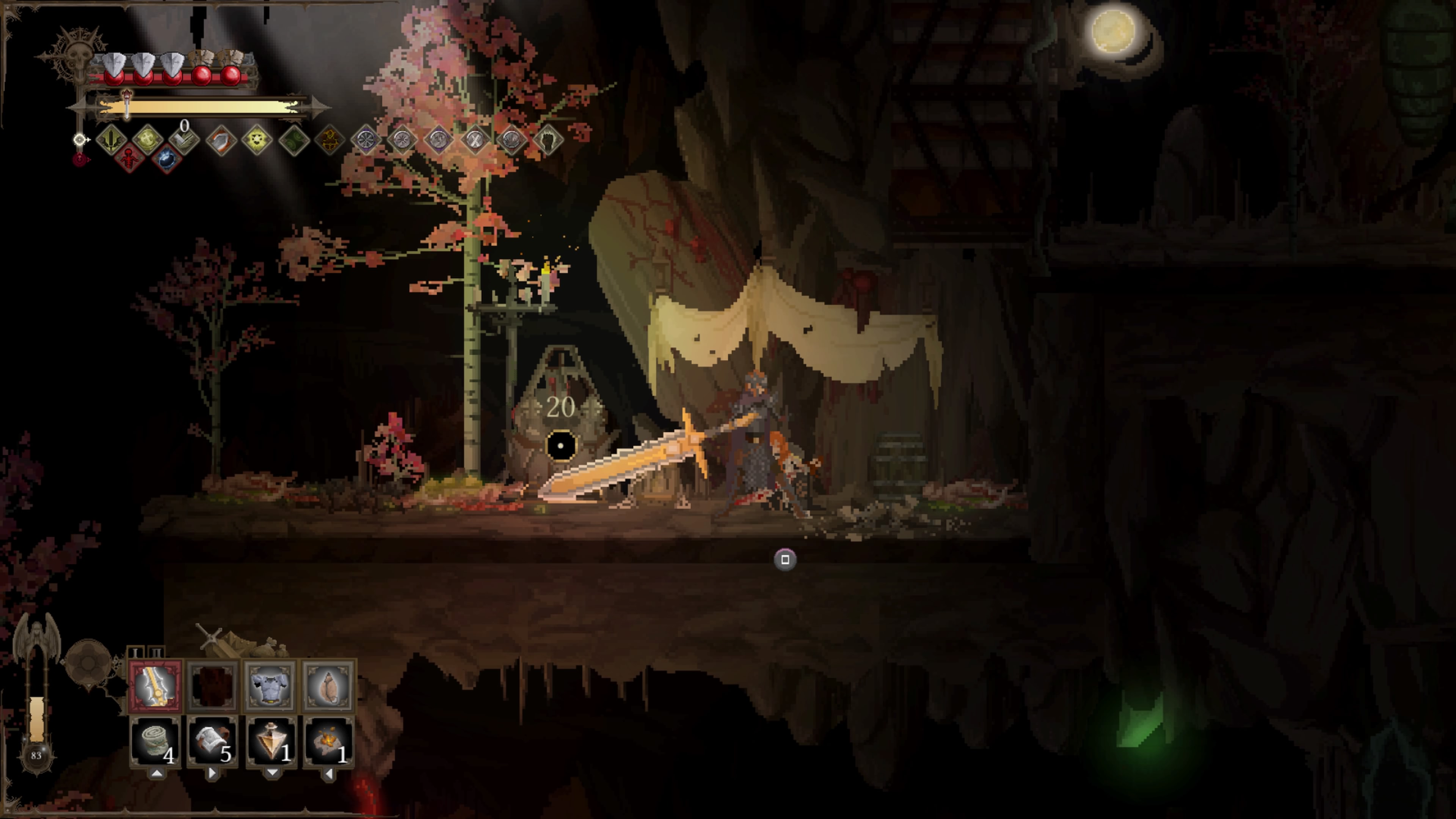Use the glowing ember powder item
Viewport: 1456px width, 819px height.
(328, 741)
